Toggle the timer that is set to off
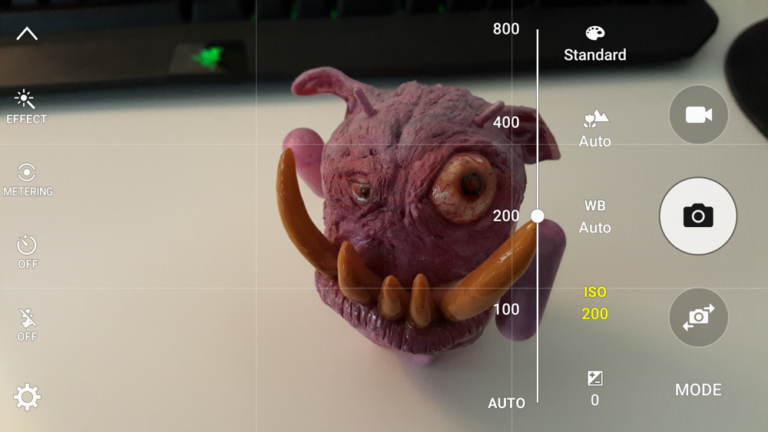 [x=27, y=251]
